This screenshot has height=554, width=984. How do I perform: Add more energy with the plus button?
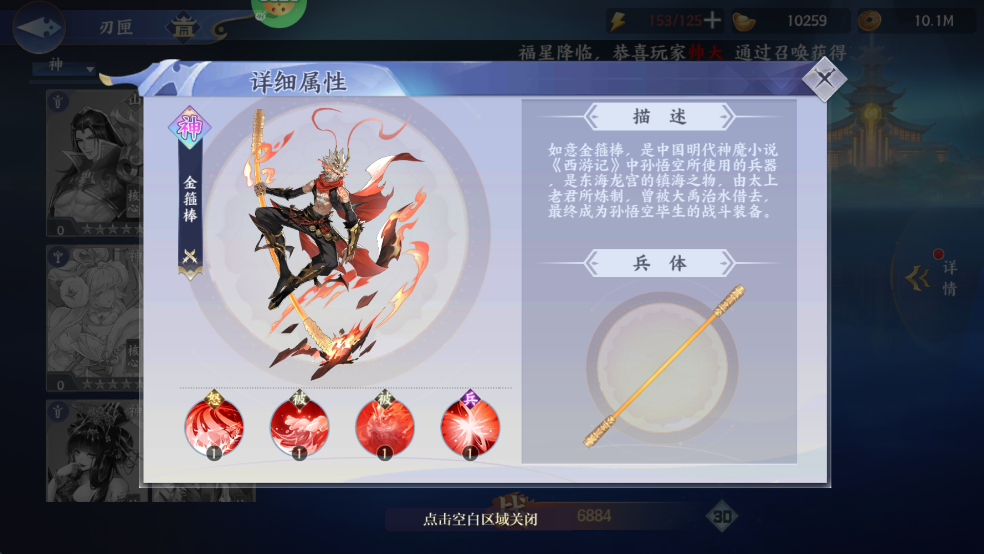(x=712, y=21)
